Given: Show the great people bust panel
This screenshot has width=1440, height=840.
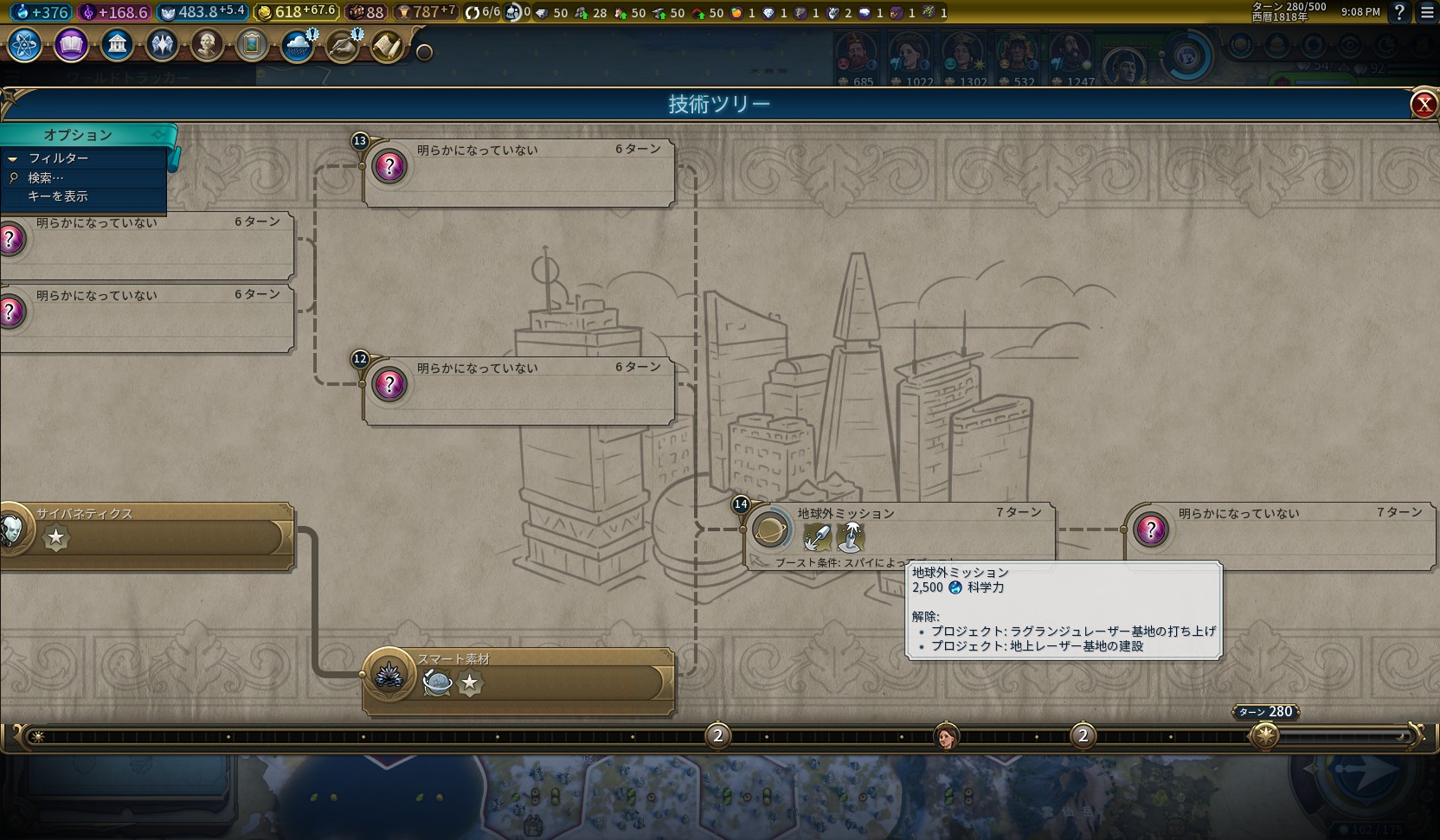Looking at the screenshot, I should click(207, 44).
